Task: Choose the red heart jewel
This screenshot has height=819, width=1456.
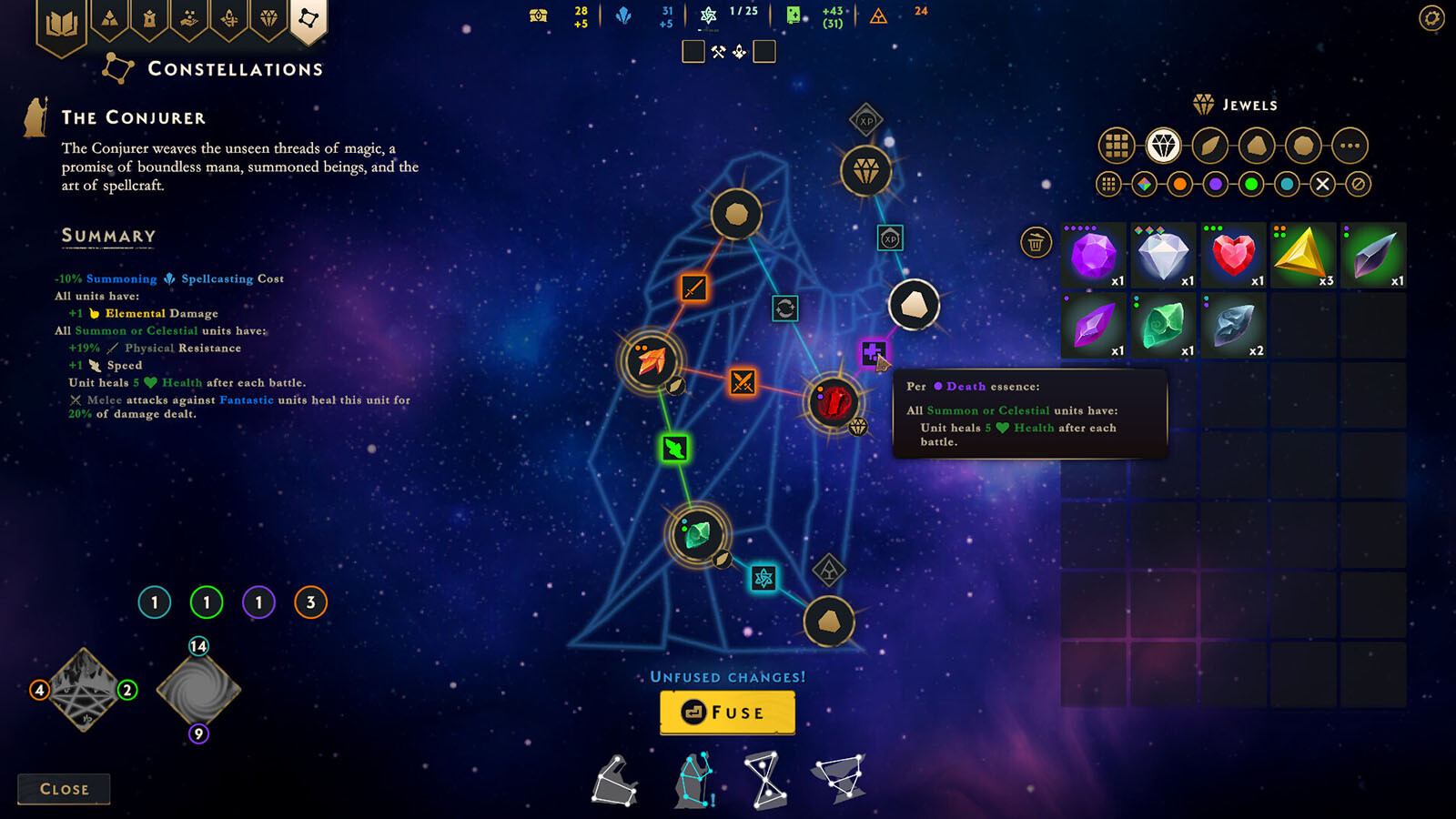Action: [x=1233, y=255]
